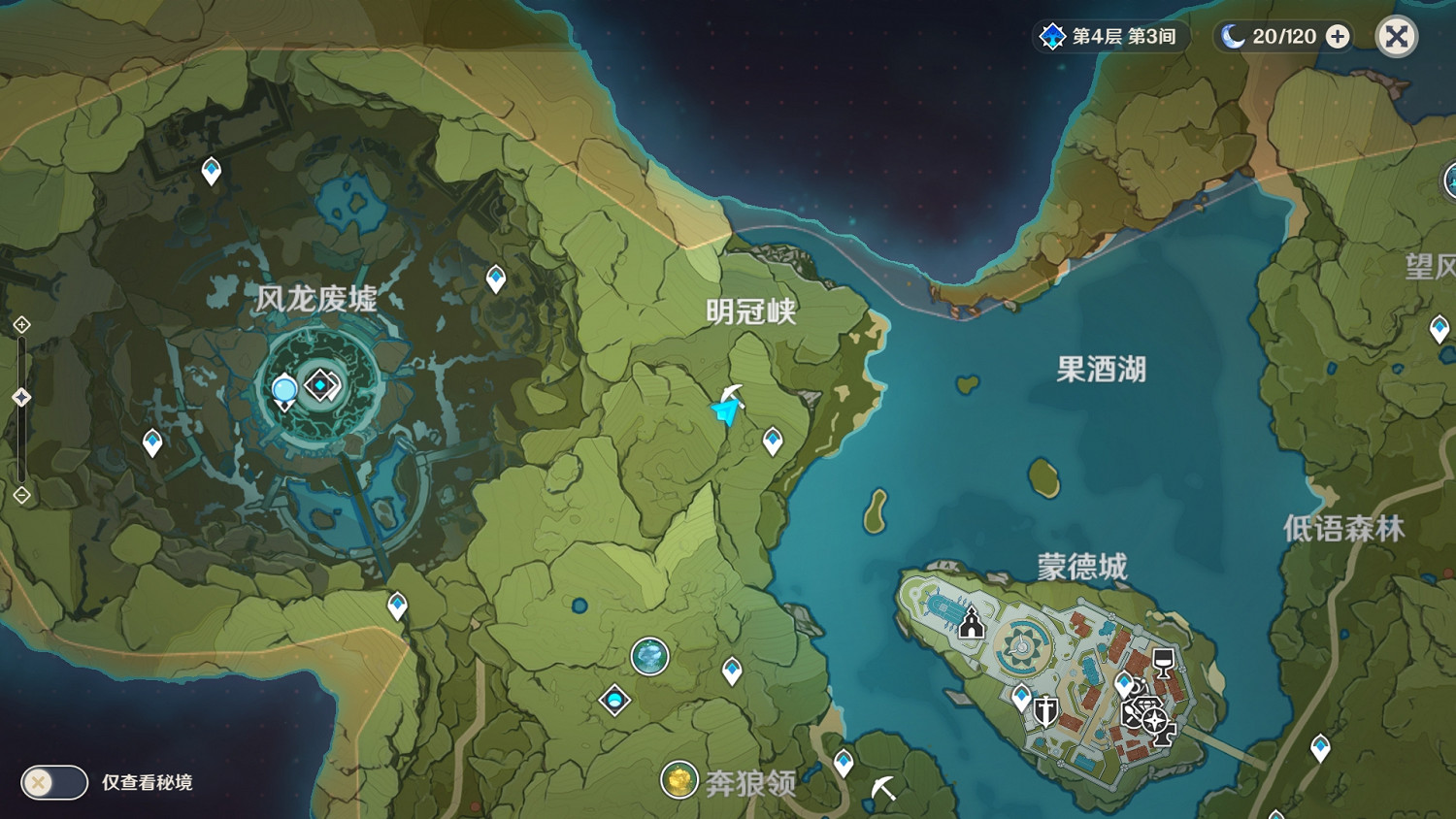
Task: Open the Adventurers' Guild compass icon
Action: tap(1154, 719)
